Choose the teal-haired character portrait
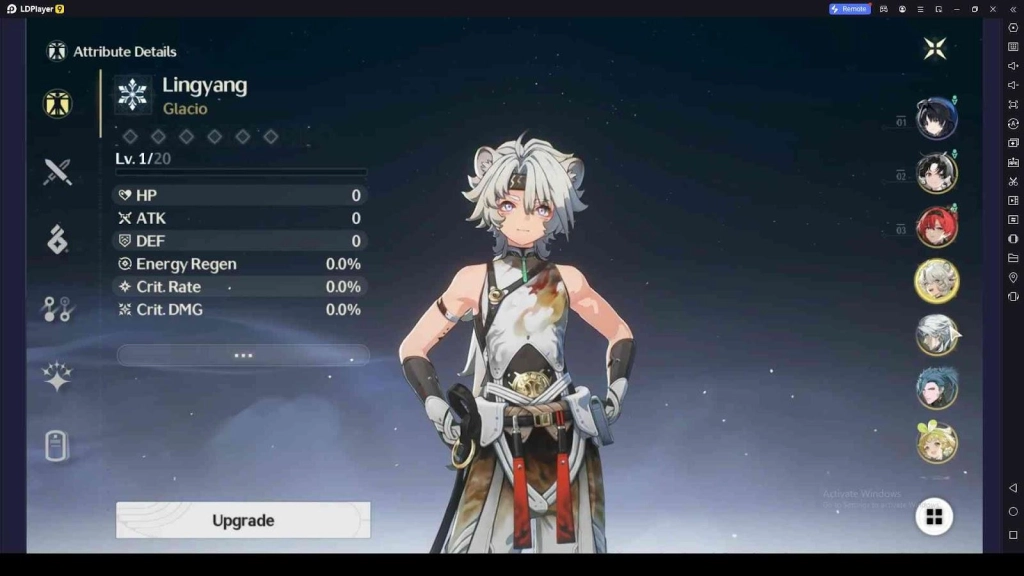Image resolution: width=1024 pixels, height=576 pixels. coord(937,388)
